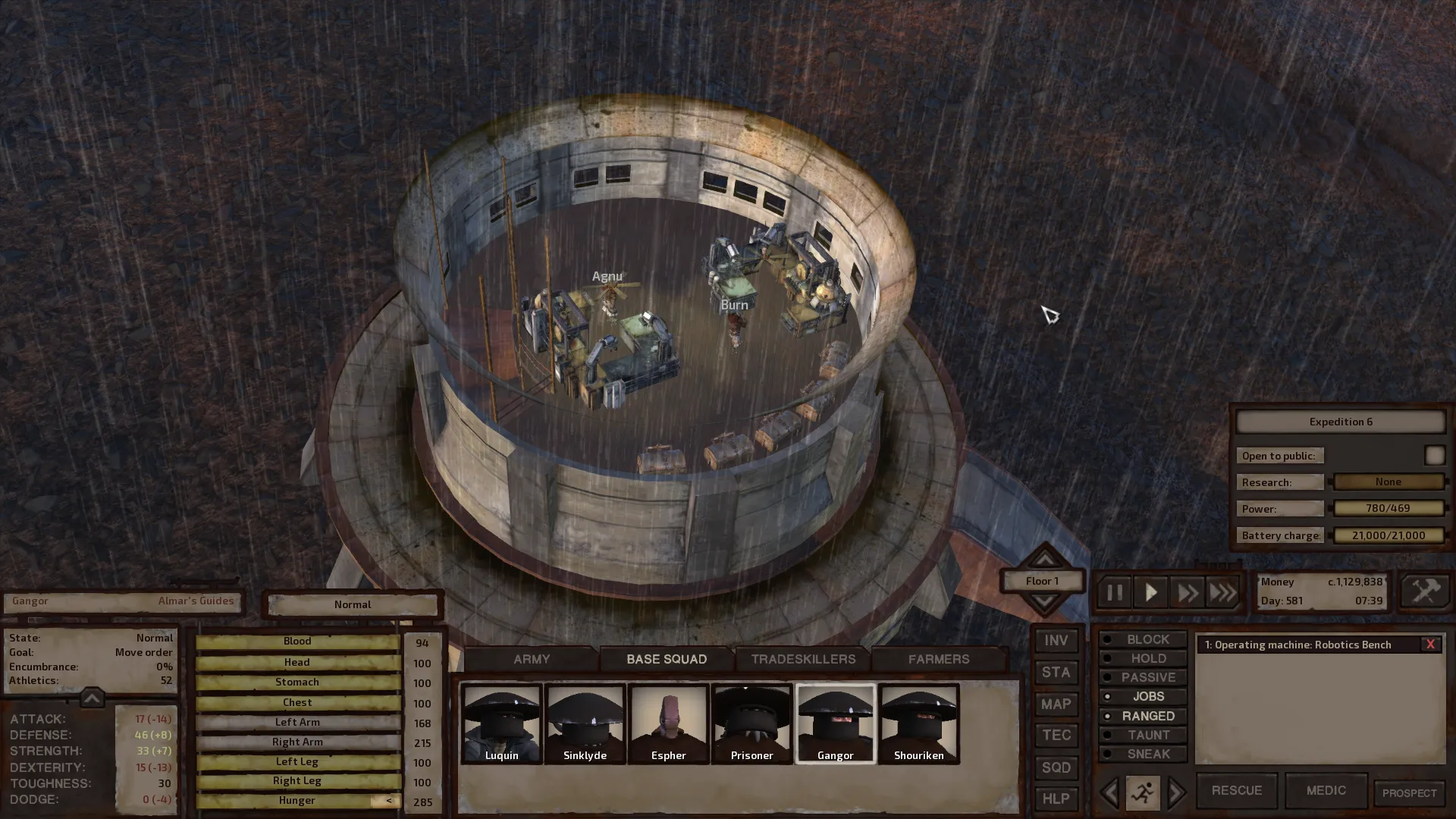The width and height of the screenshot is (1456, 819).
Task: Select Luquin's portrait
Action: click(x=501, y=723)
